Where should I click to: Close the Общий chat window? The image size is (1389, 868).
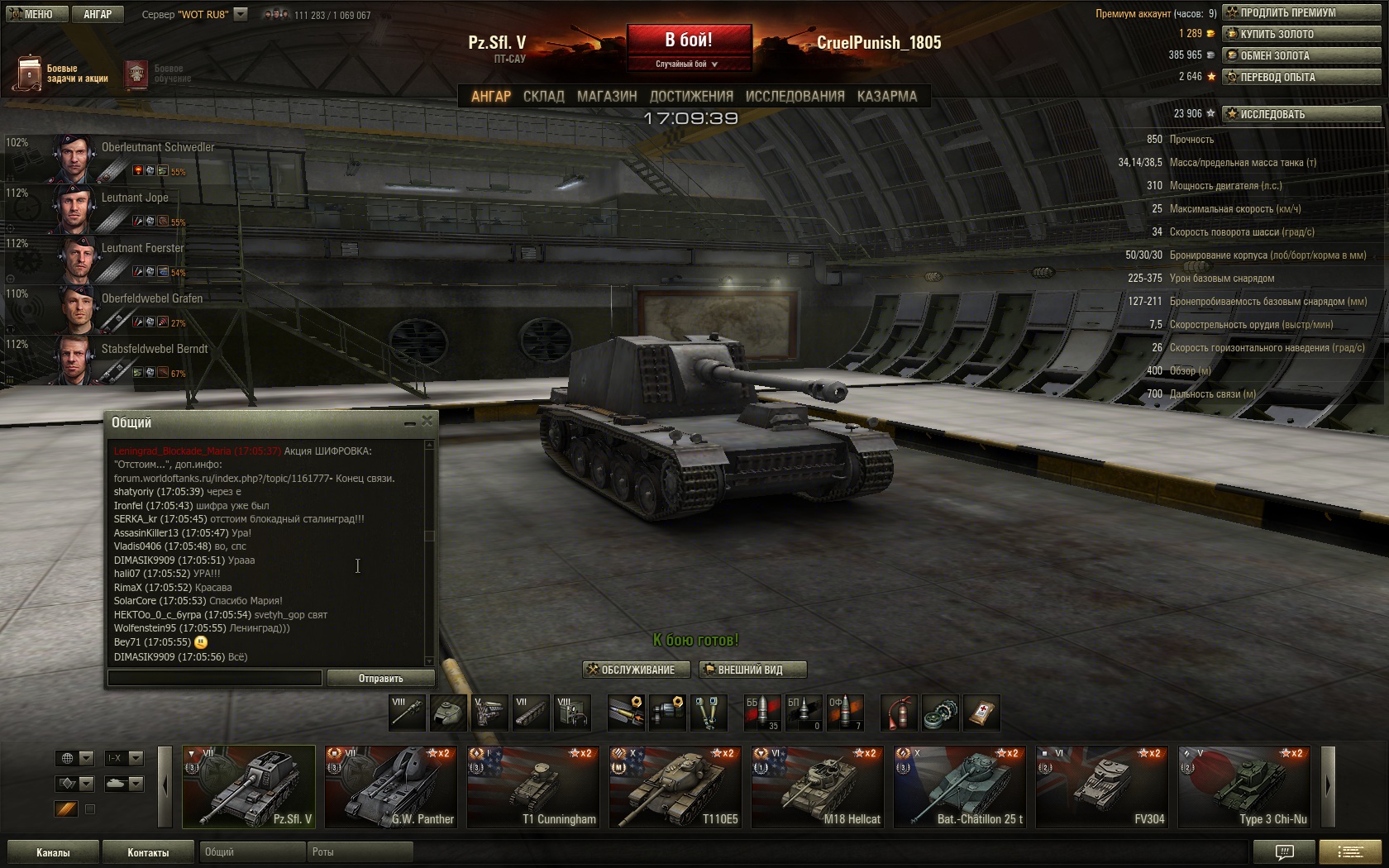point(427,422)
